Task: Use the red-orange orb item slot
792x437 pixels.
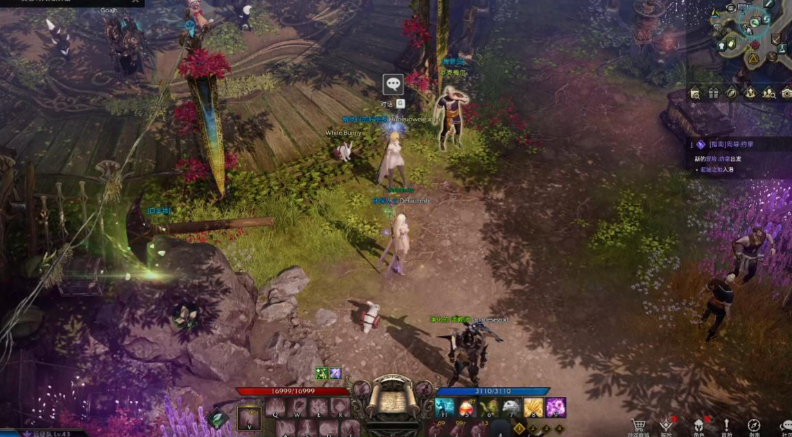Action: tap(467, 407)
